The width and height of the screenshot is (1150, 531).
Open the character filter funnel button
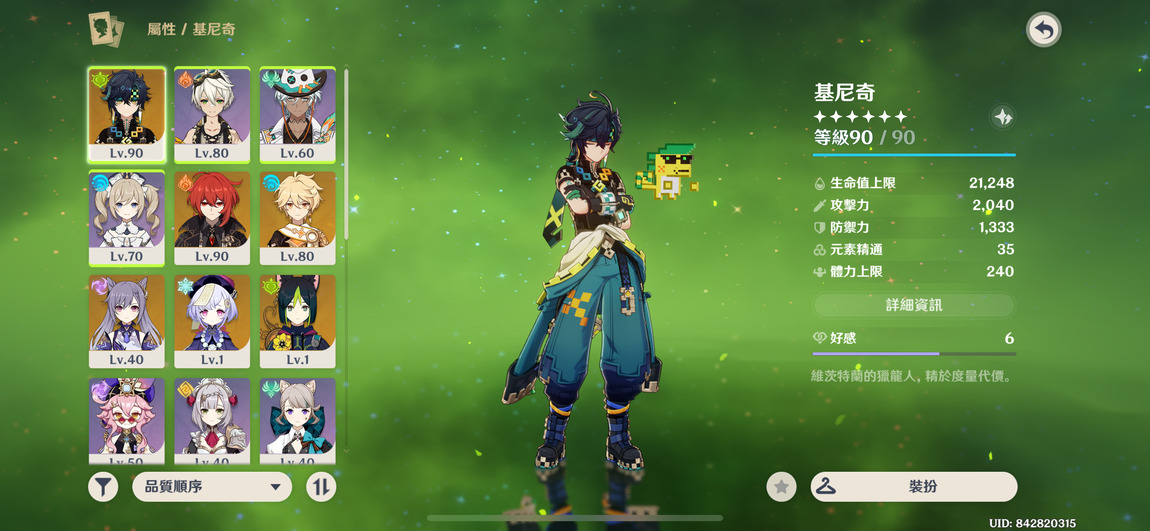click(x=103, y=487)
